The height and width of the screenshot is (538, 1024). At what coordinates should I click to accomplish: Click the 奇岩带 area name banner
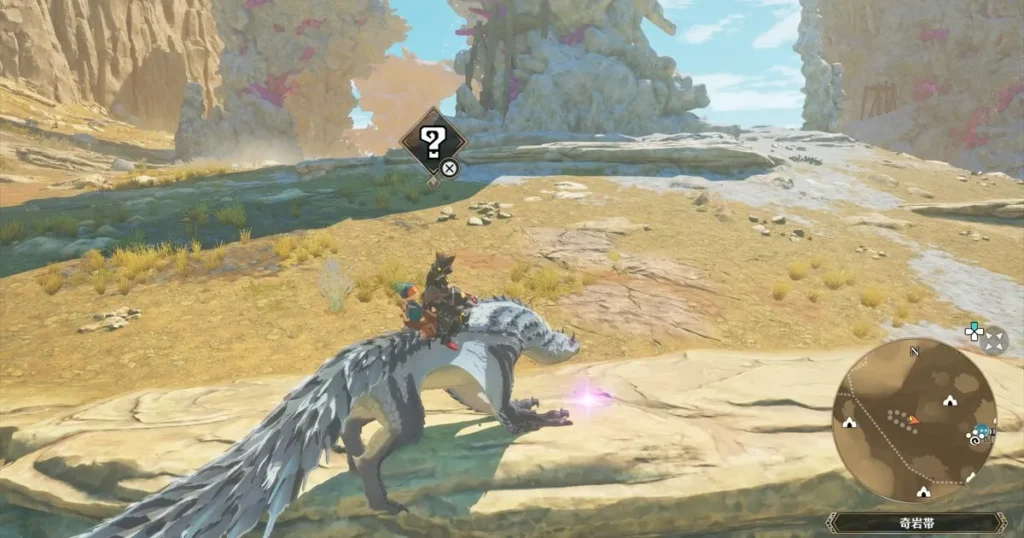pyautogui.click(x=916, y=522)
